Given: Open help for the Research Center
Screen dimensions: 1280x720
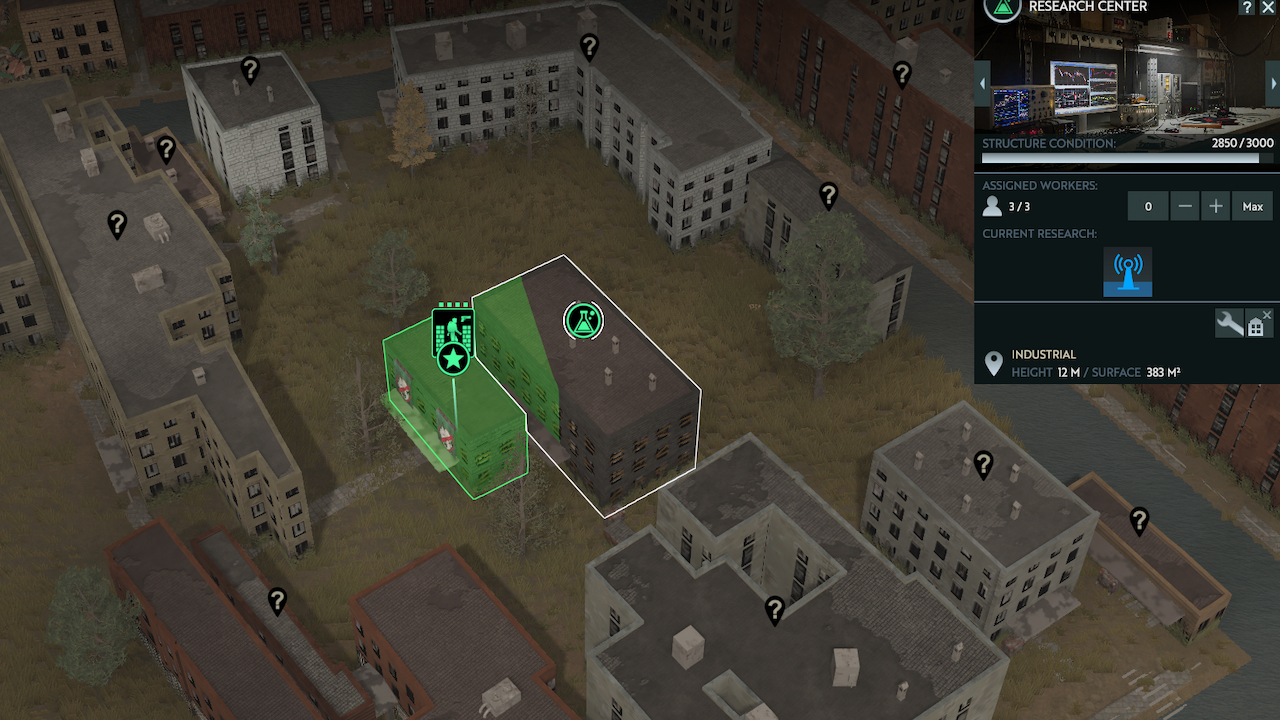Looking at the screenshot, I should click(x=1247, y=7).
